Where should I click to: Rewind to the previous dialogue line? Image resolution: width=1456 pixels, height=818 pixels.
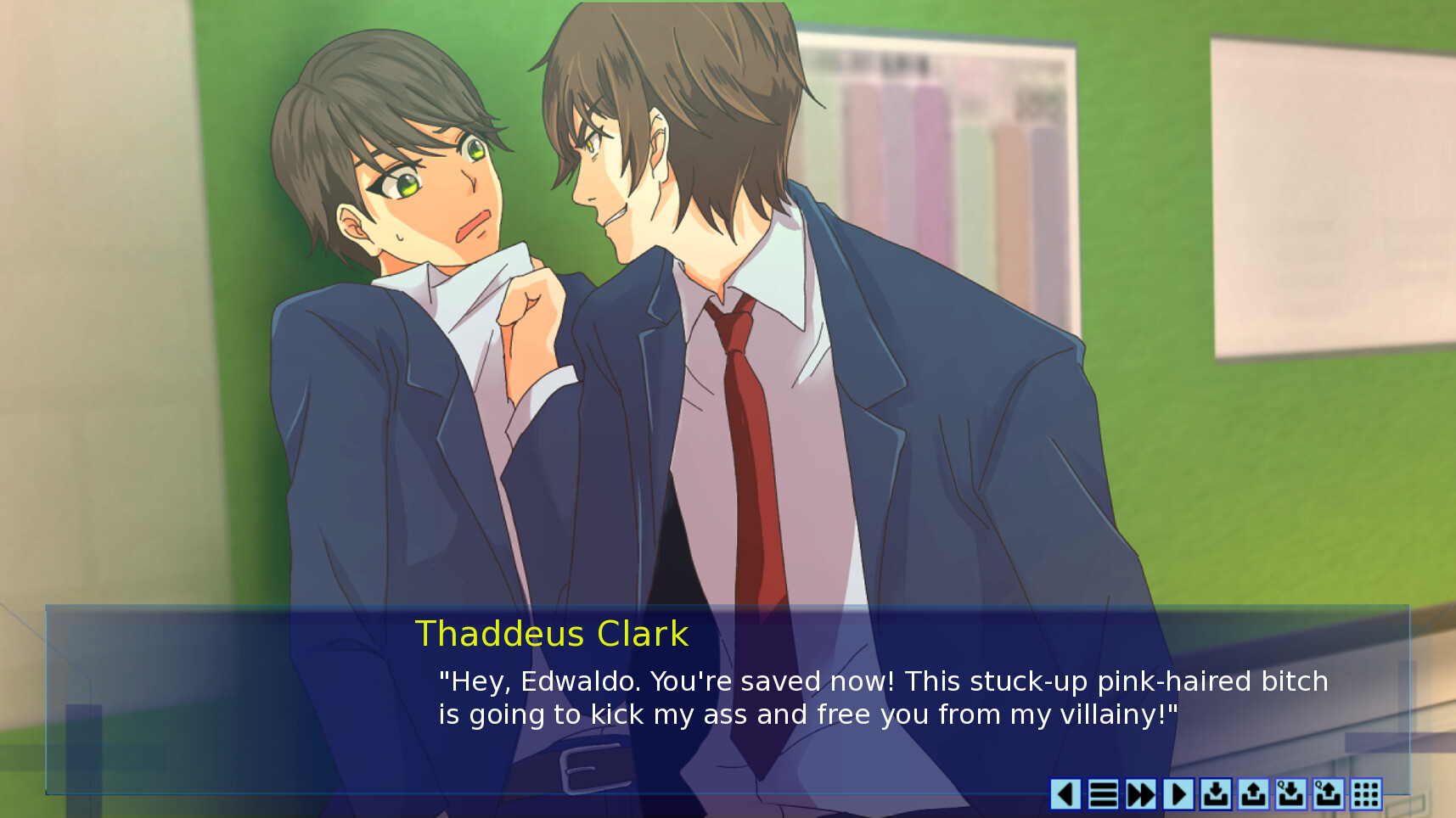coord(1067,795)
